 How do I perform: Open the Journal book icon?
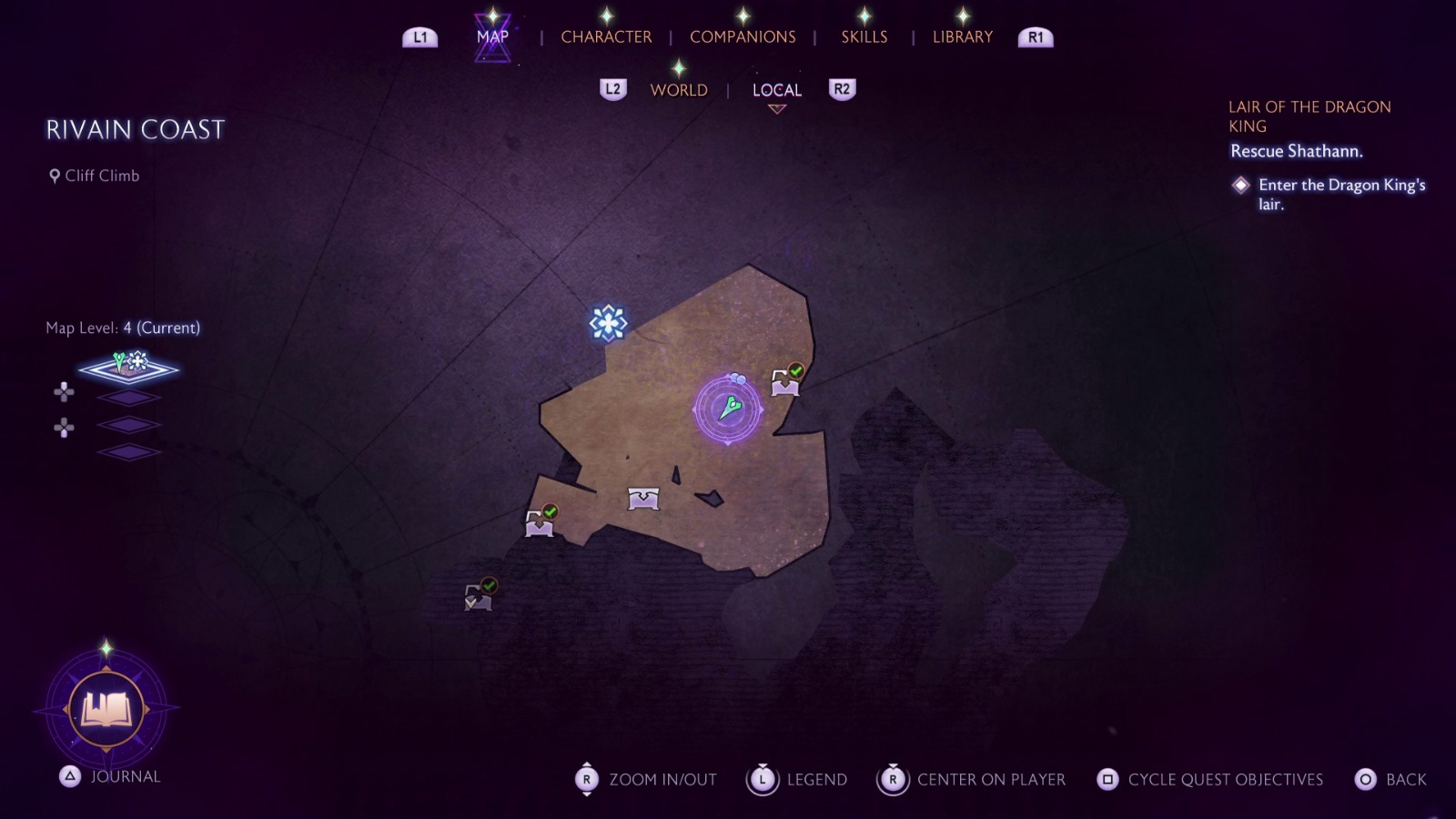106,709
